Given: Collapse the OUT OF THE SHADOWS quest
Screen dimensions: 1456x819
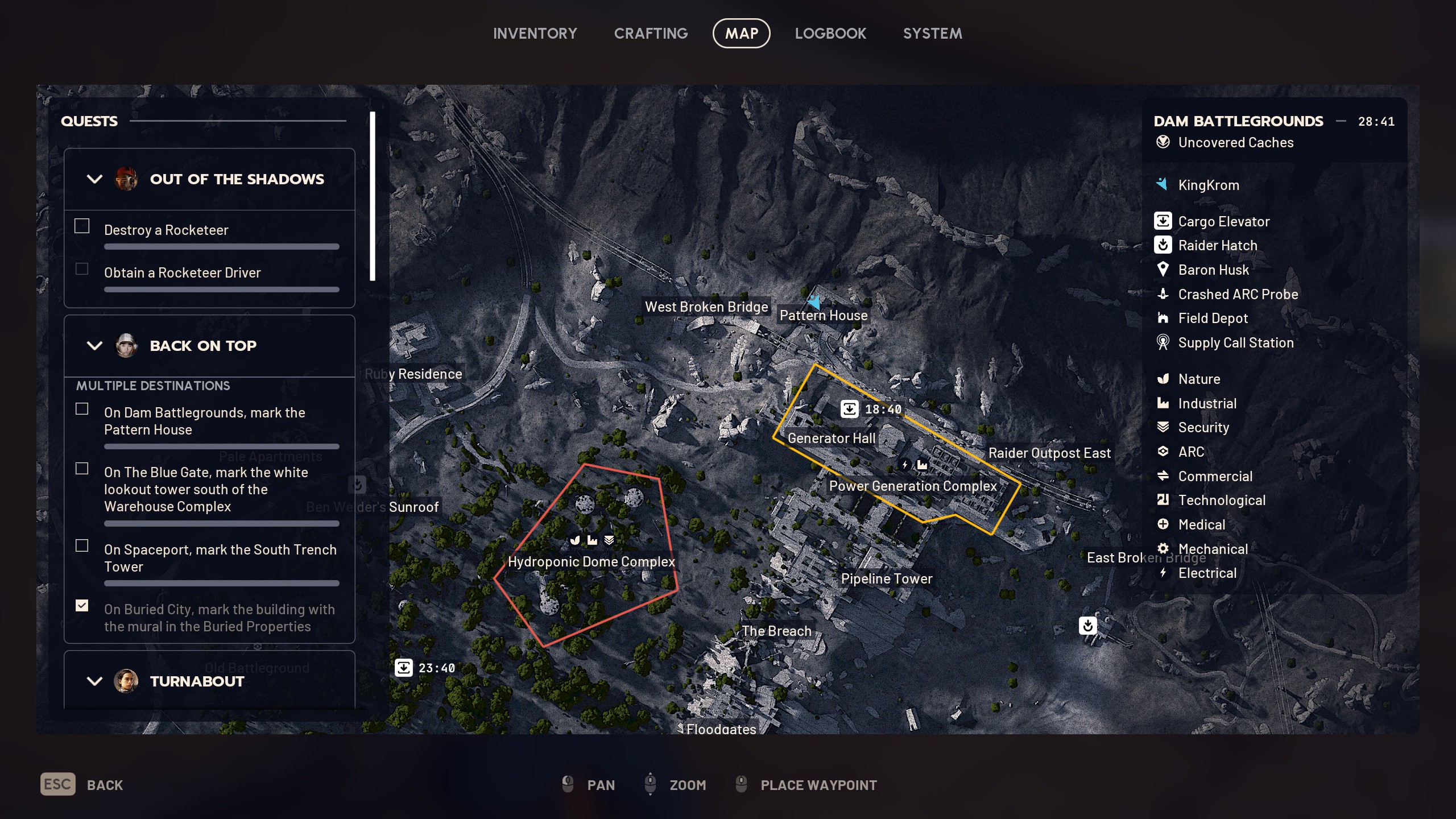Looking at the screenshot, I should coord(94,179).
